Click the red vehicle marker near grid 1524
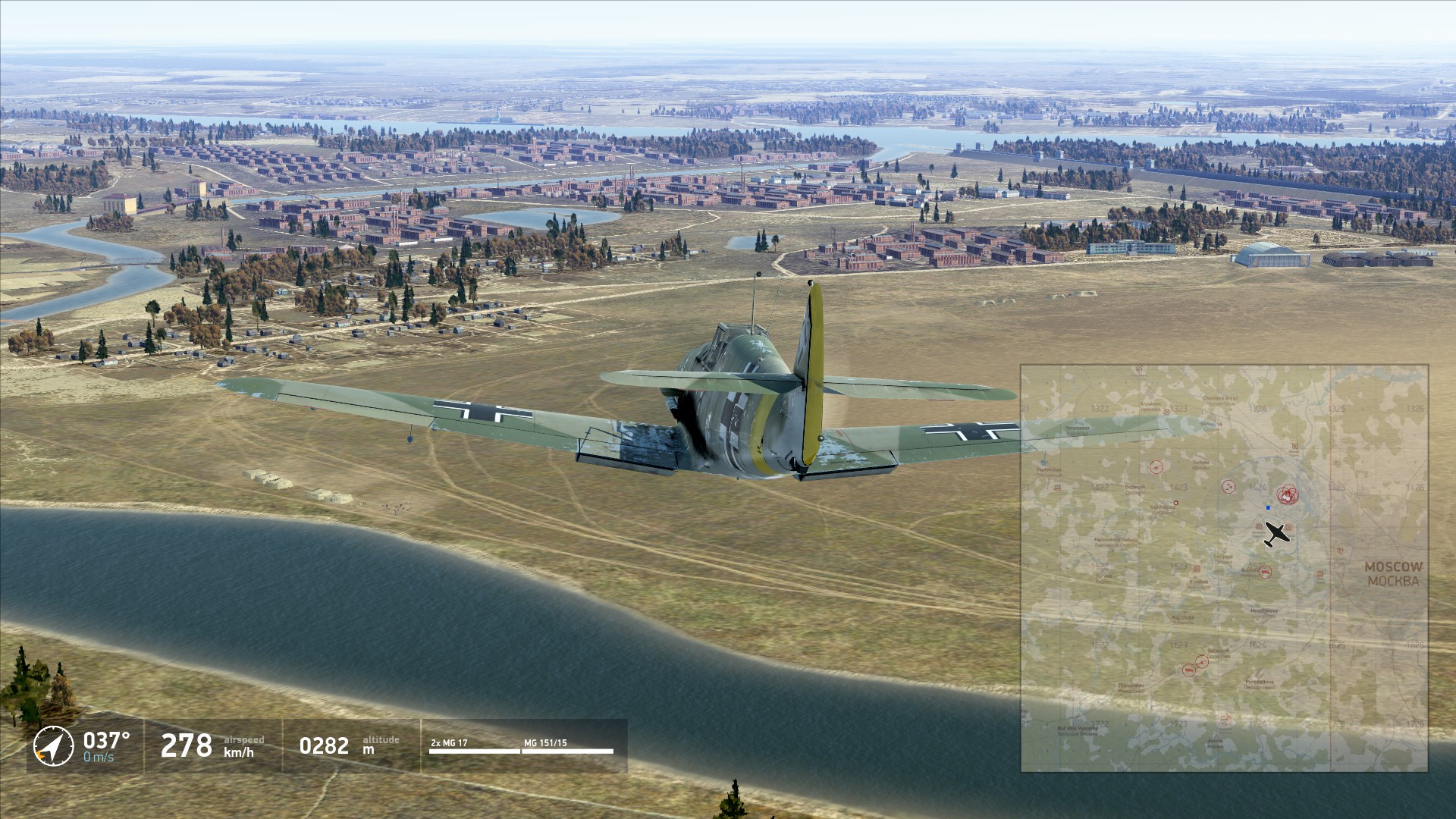This screenshot has height=819, width=1456. coord(1264,572)
